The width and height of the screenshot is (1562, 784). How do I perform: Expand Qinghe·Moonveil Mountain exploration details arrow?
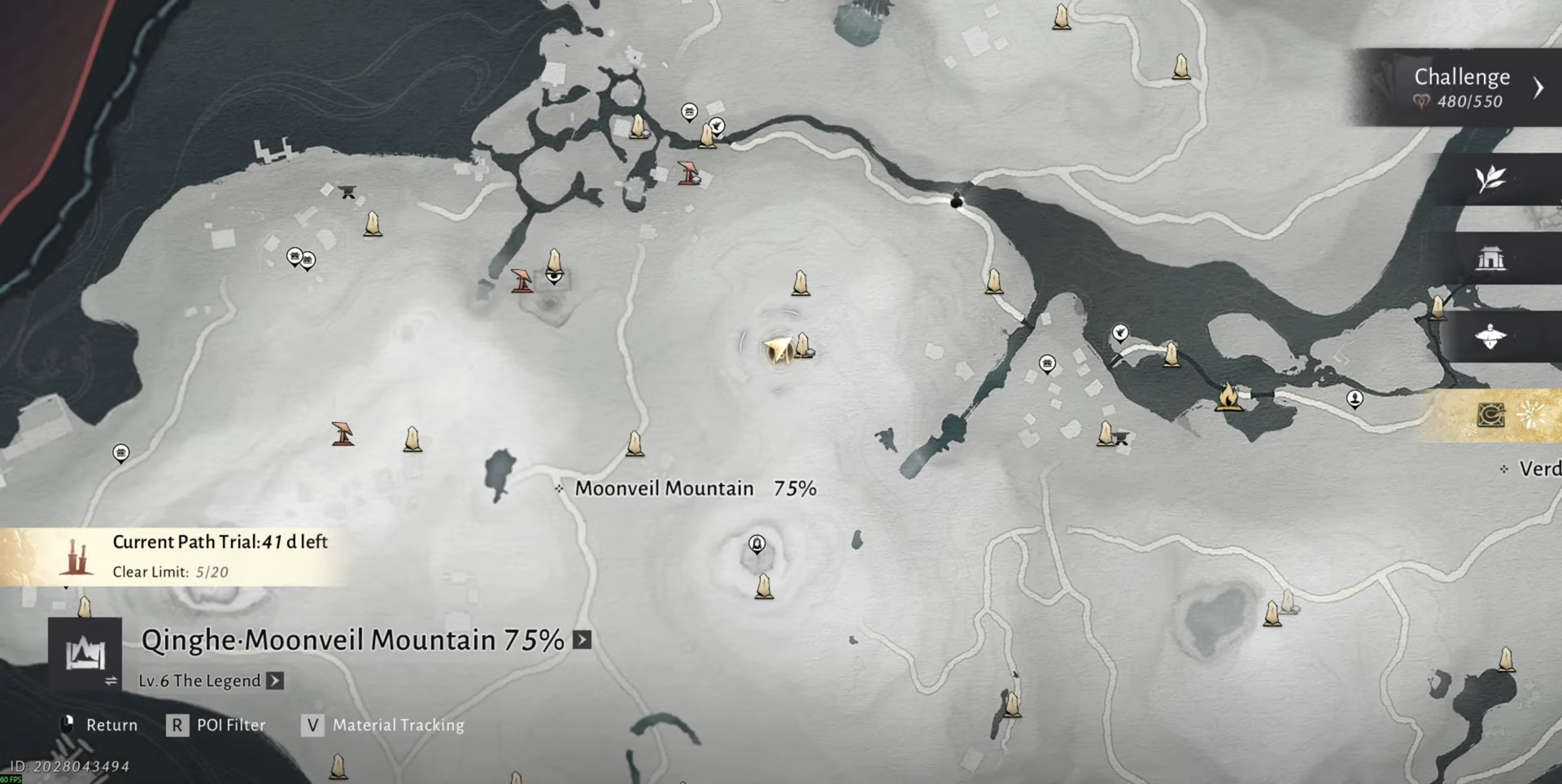(582, 640)
